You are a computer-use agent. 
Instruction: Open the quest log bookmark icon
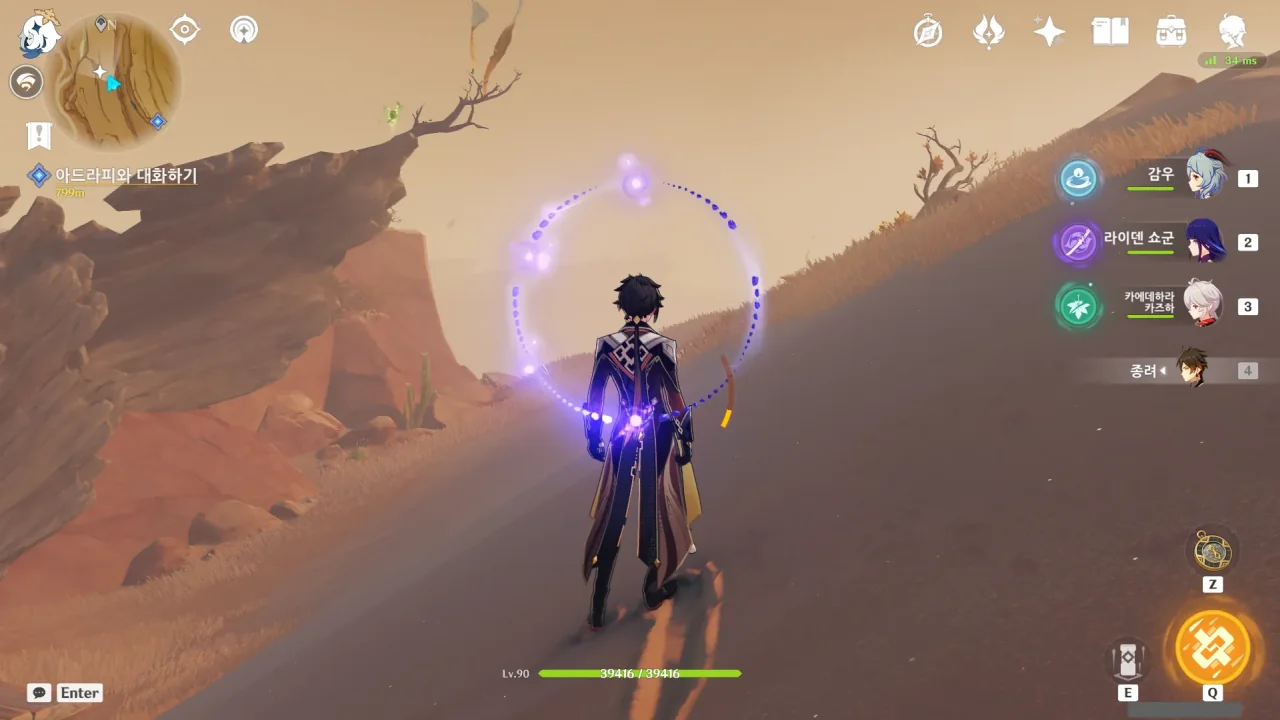(x=39, y=135)
